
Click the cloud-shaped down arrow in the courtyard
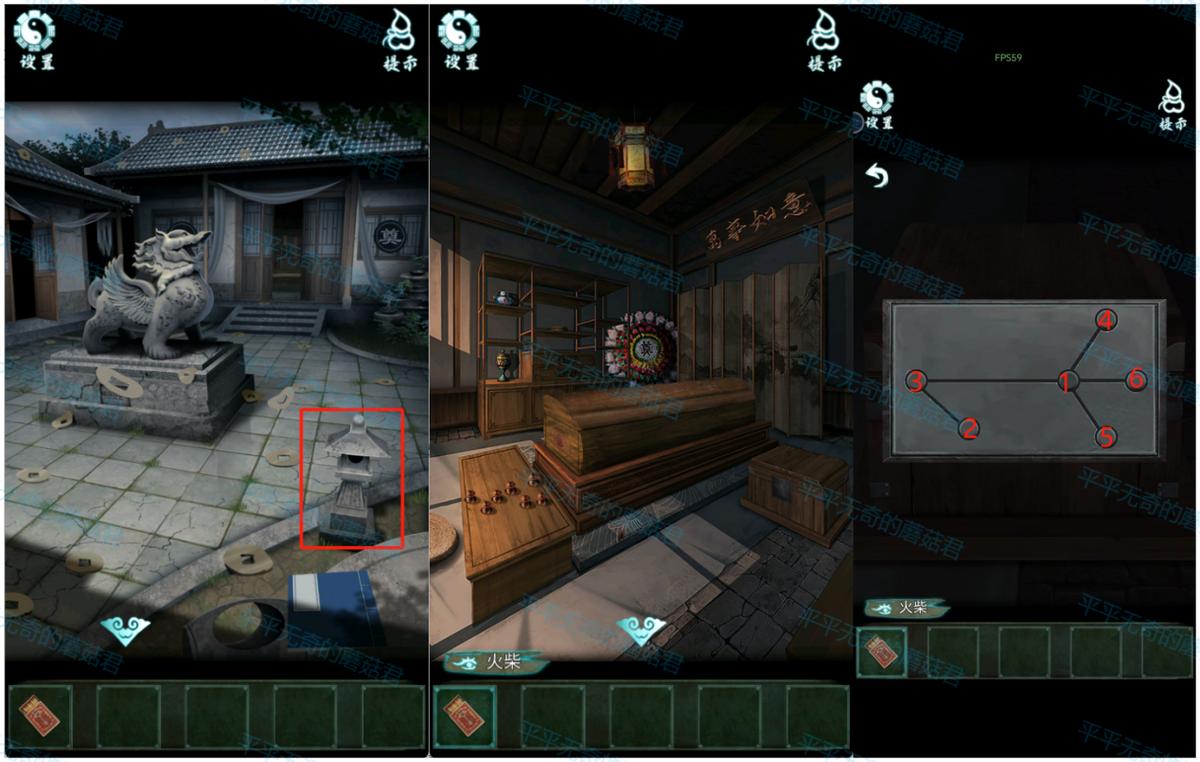coord(125,630)
